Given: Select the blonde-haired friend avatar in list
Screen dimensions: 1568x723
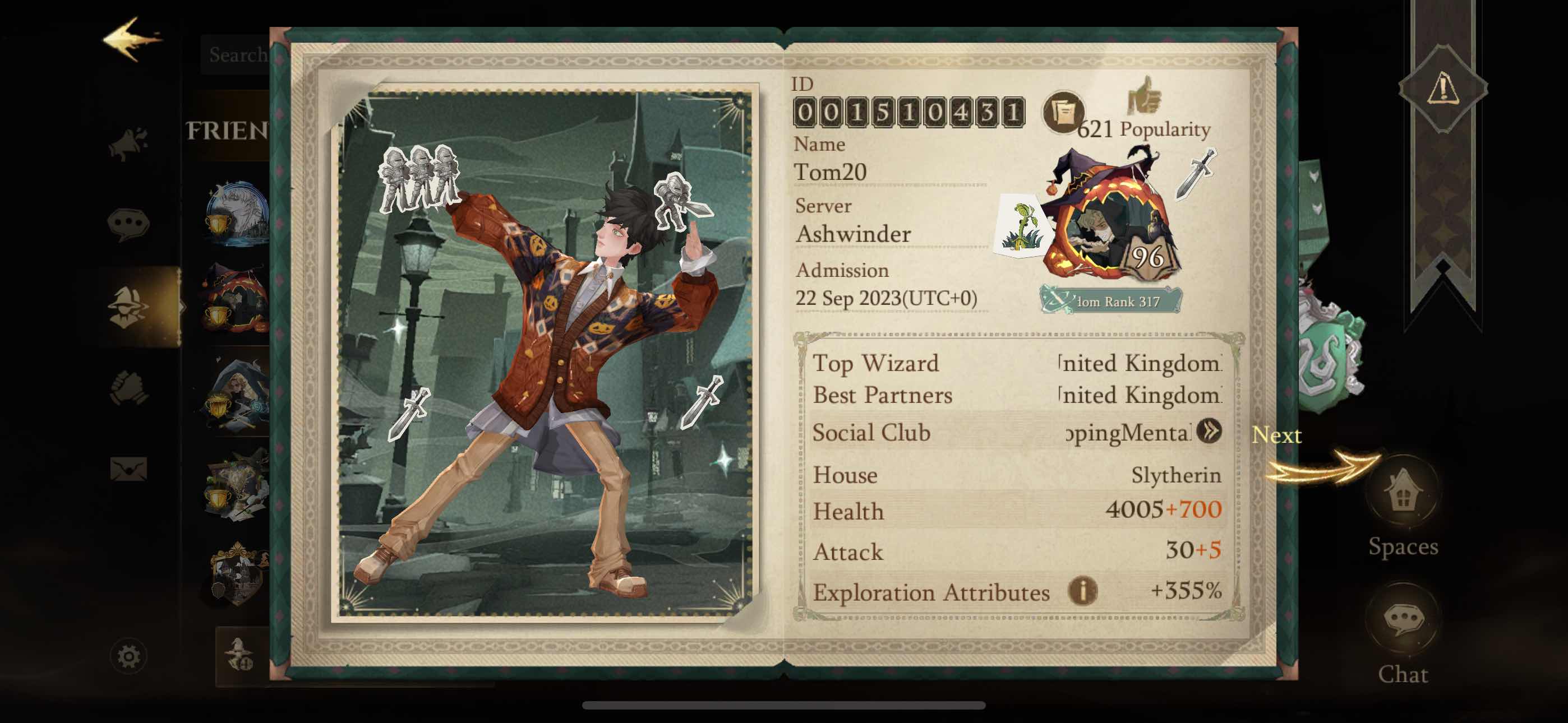Looking at the screenshot, I should (x=237, y=396).
